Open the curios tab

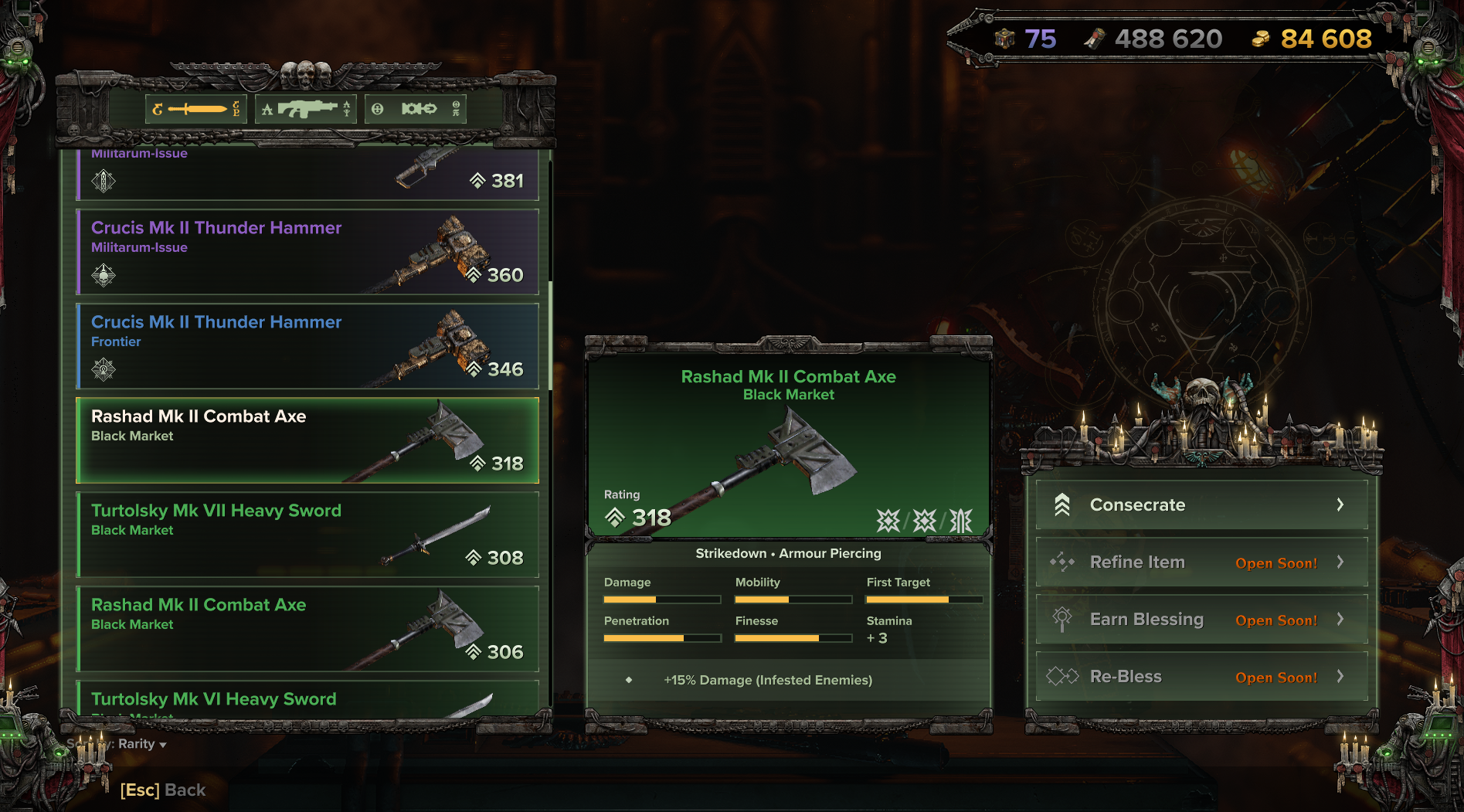416,109
